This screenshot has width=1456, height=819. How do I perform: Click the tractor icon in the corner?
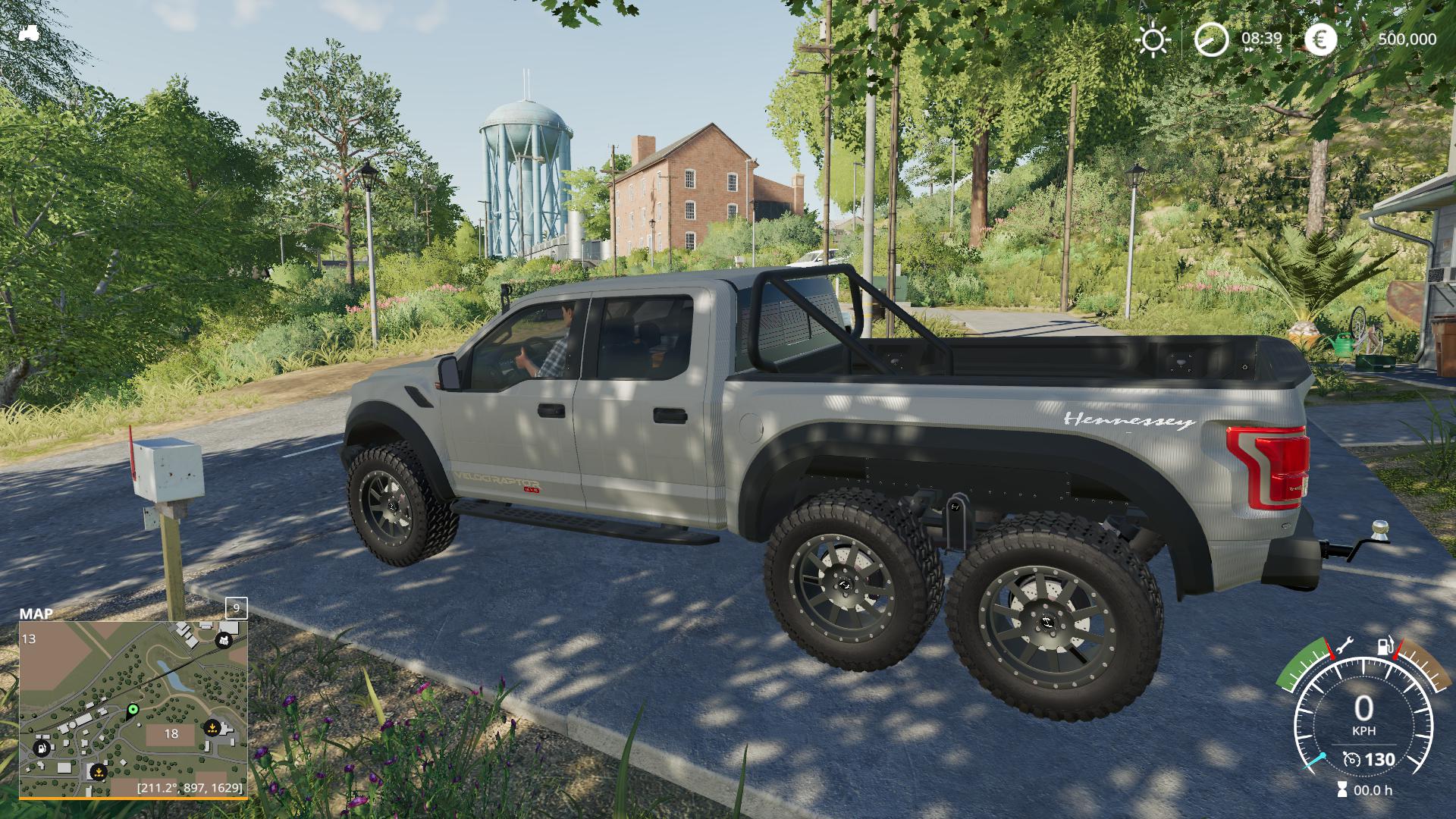pos(29,33)
